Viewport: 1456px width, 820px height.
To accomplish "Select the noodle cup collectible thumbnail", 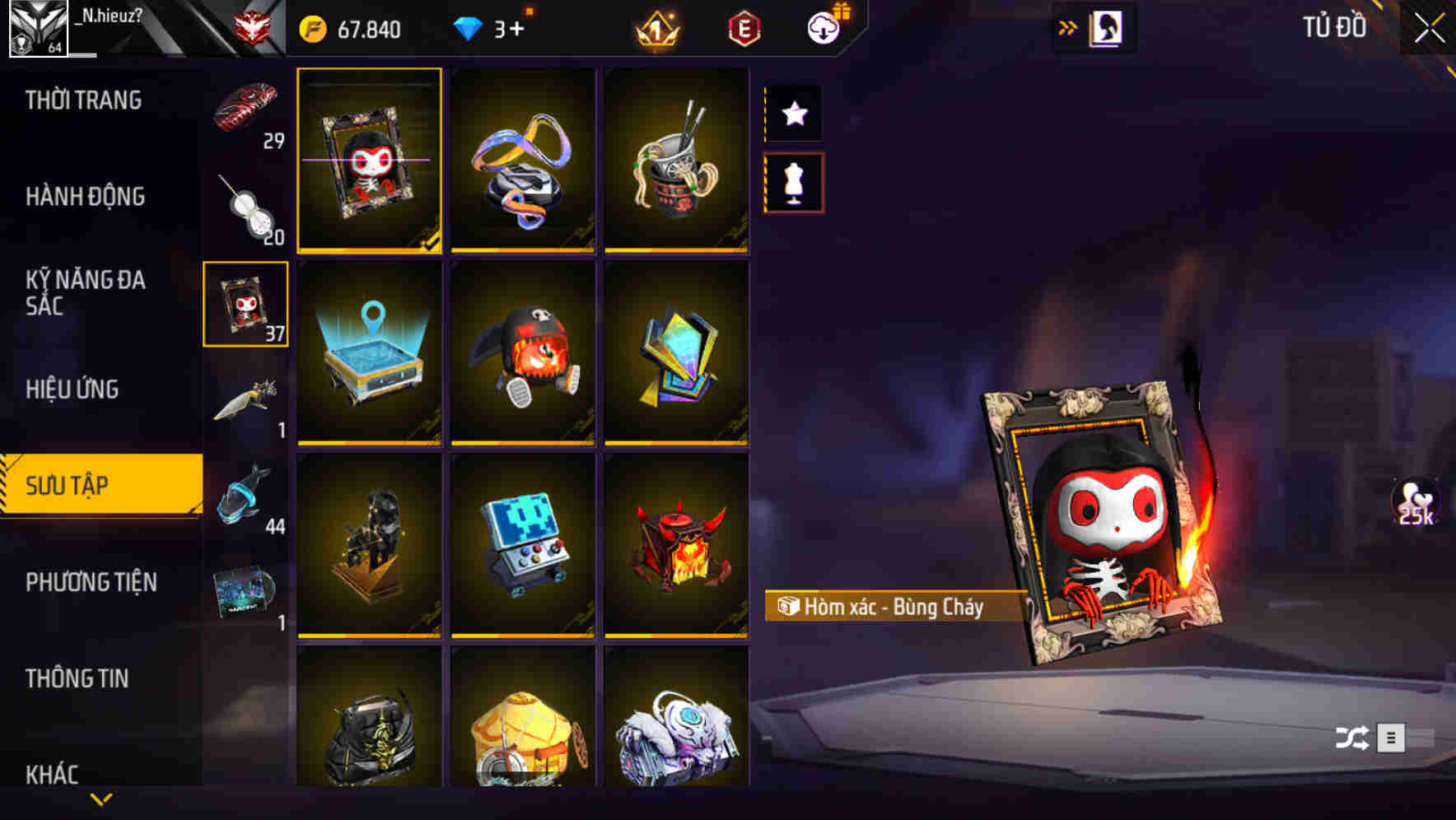I will point(677,161).
